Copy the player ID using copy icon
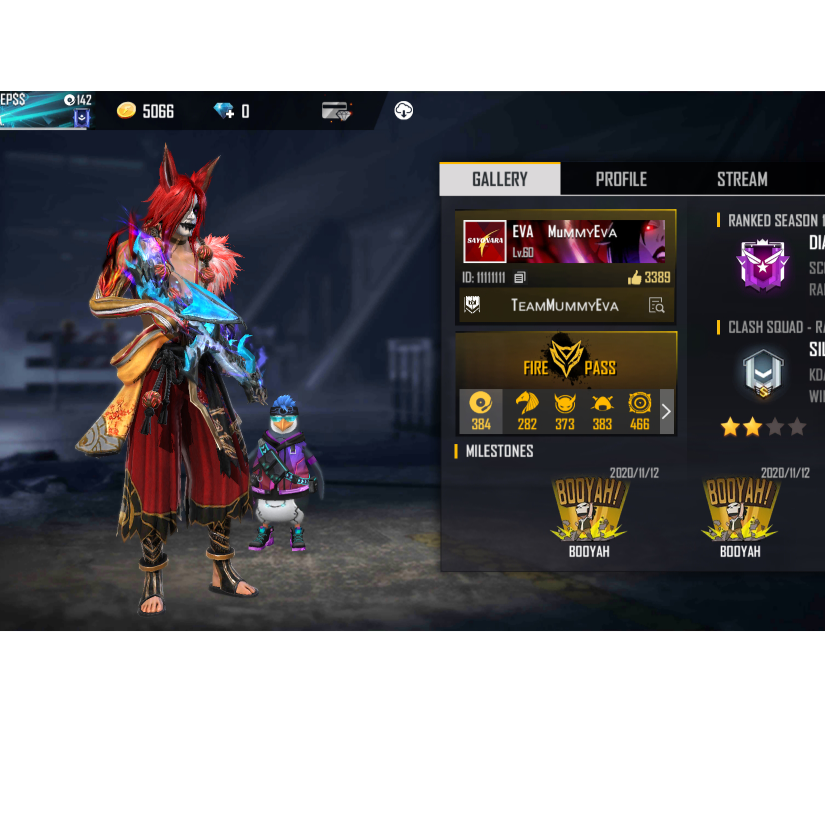 [x=520, y=278]
